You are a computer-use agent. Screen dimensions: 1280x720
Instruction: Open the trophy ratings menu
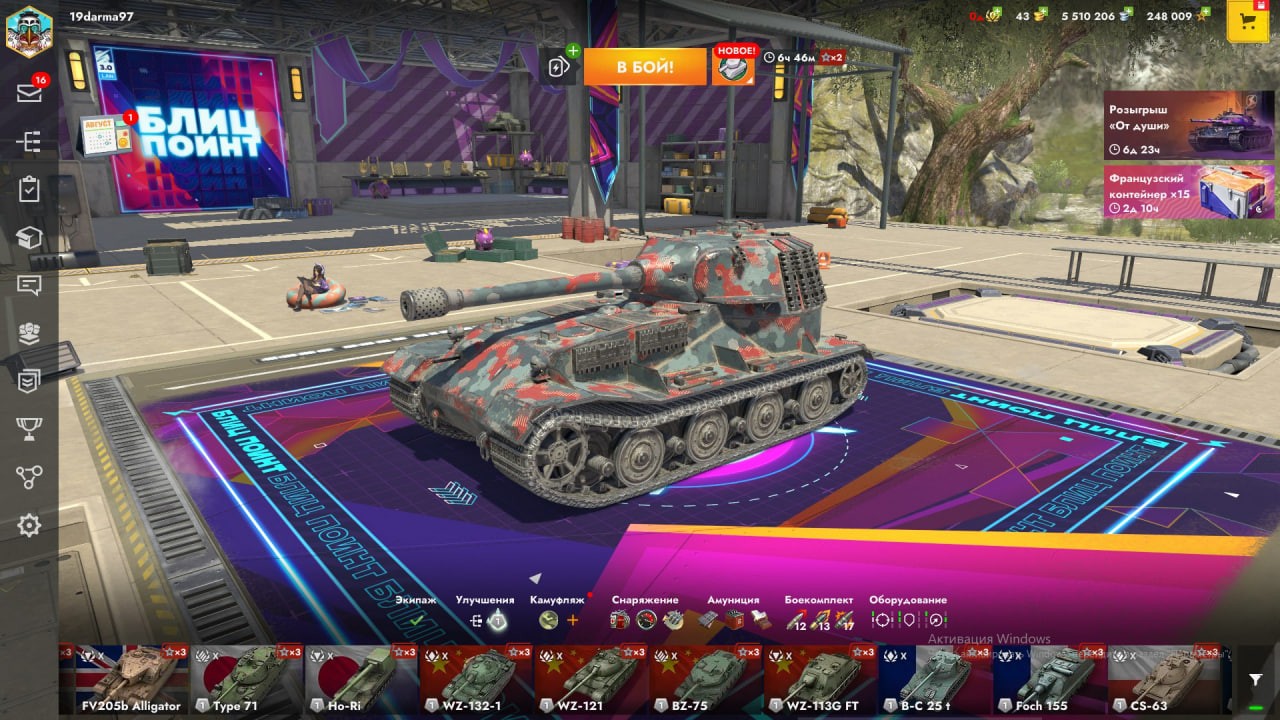point(29,429)
